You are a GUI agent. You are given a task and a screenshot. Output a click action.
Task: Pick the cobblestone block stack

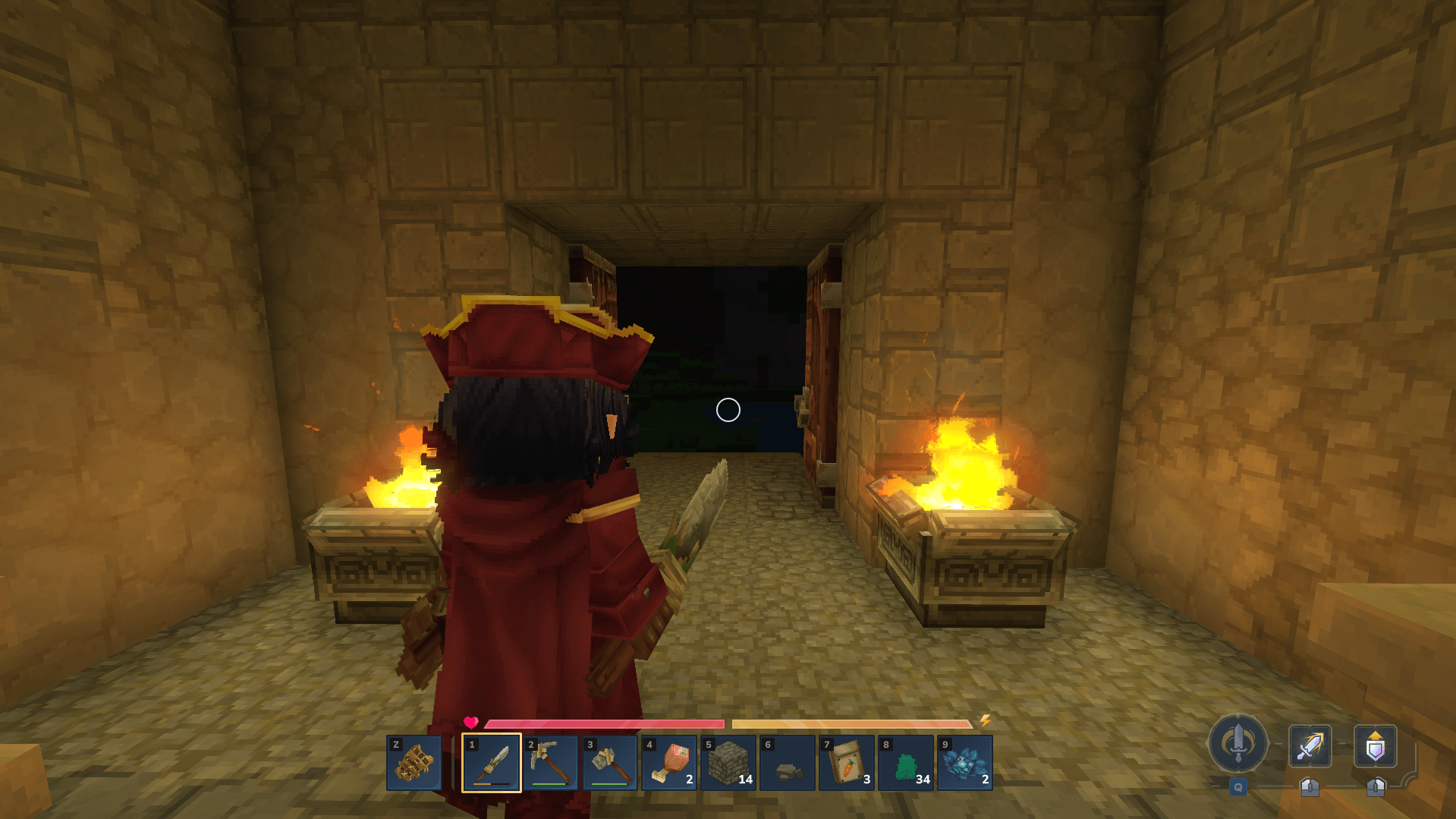click(x=728, y=763)
